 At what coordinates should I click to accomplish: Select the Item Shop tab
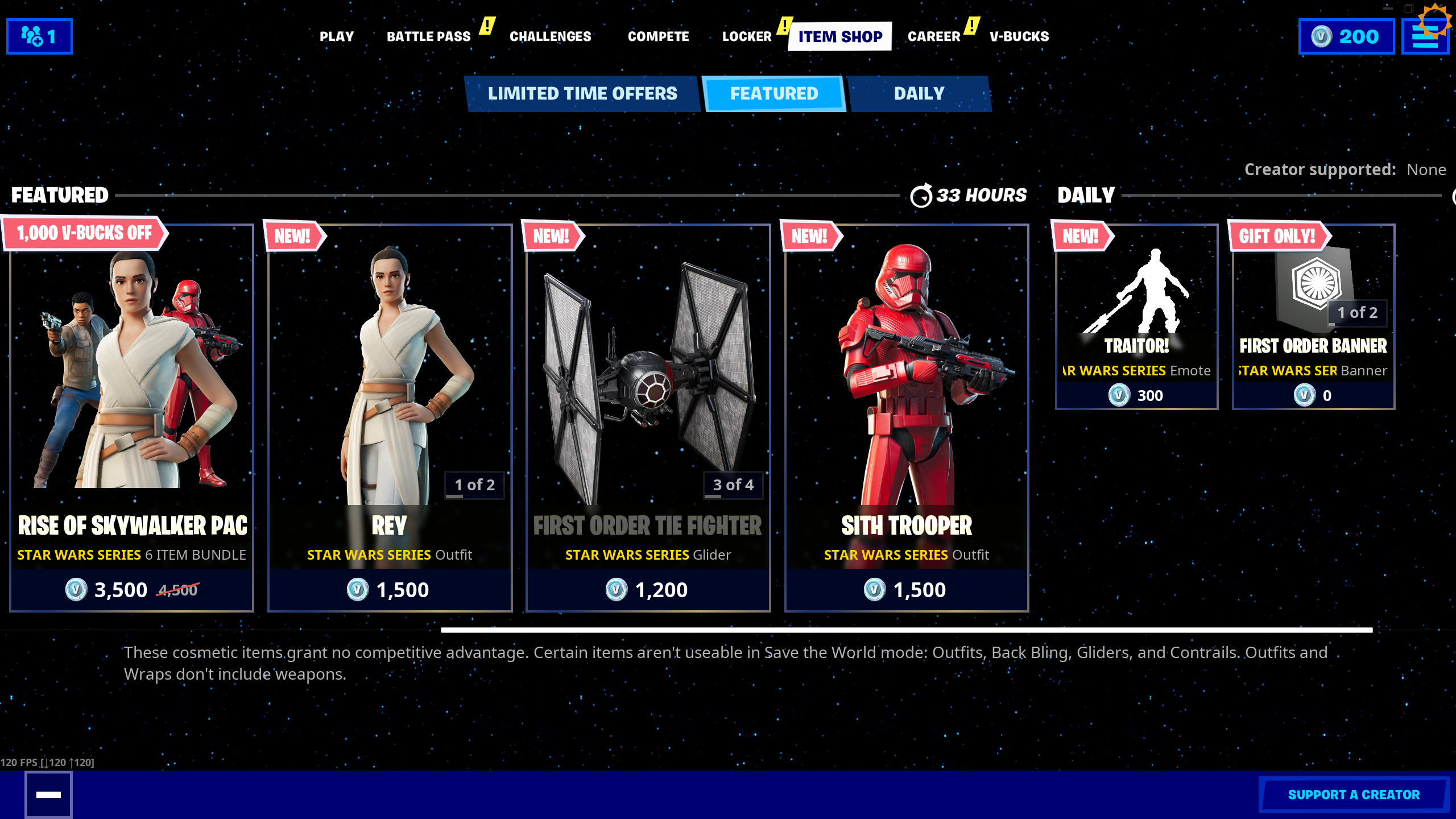(839, 36)
